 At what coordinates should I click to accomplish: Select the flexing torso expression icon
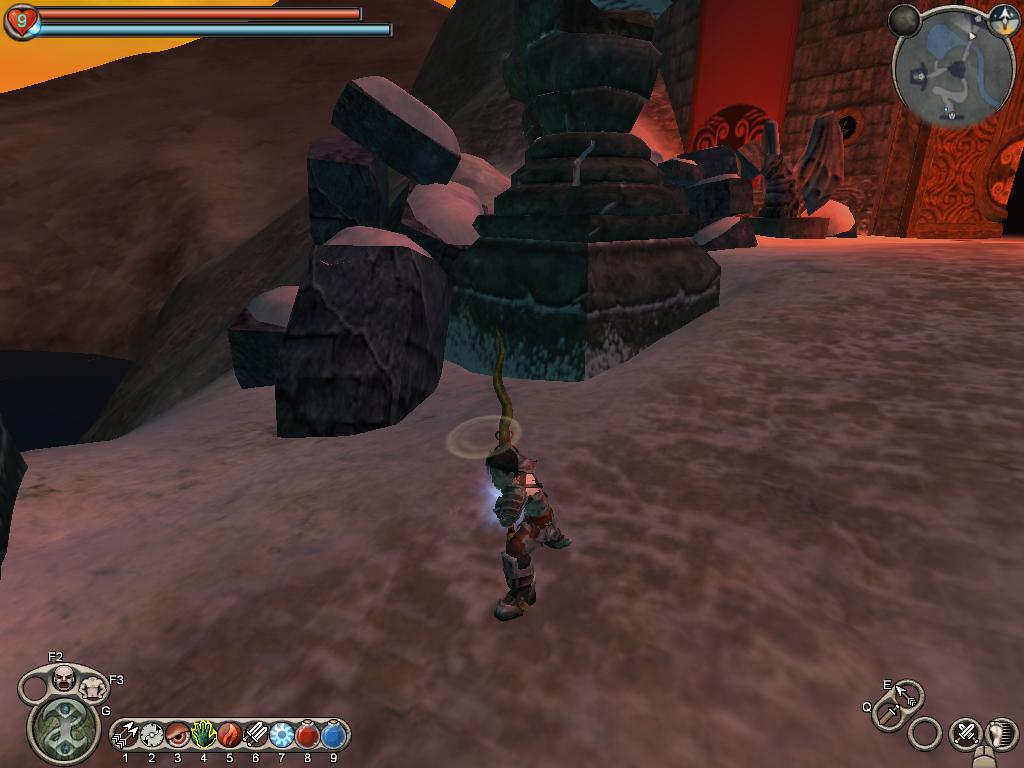pos(93,687)
